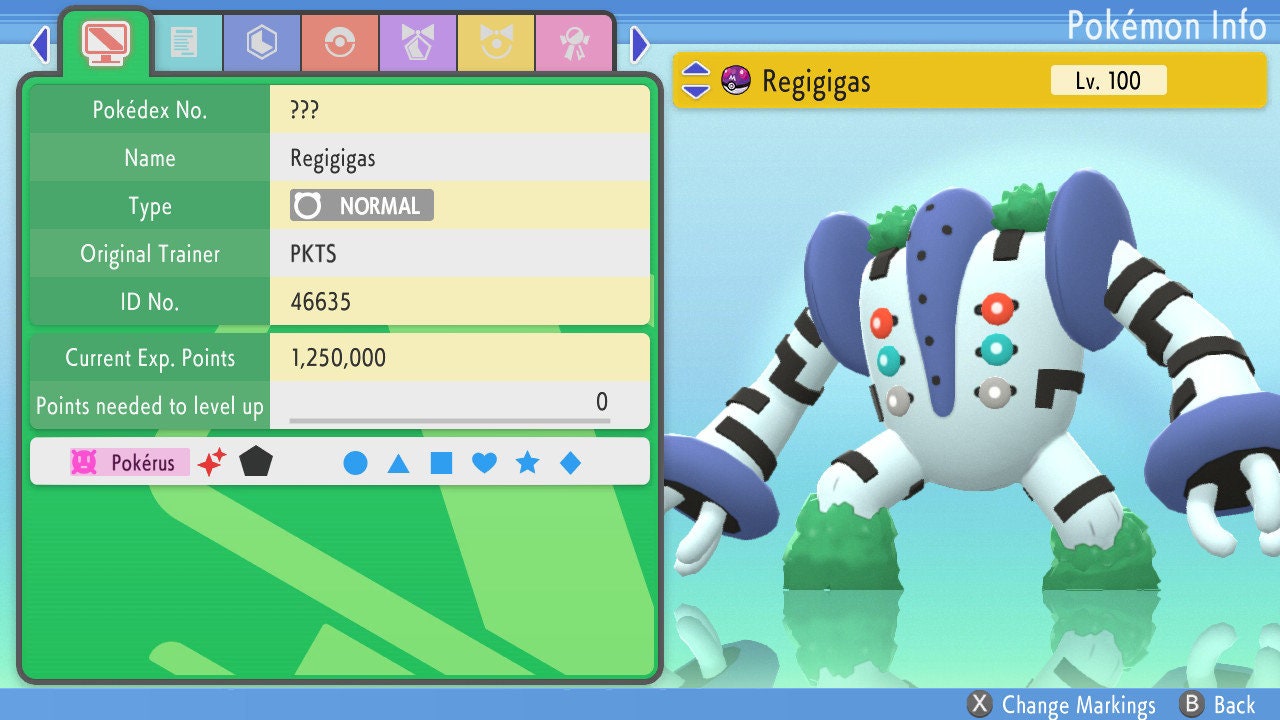Click the left arrow beside the tabs
This screenshot has height=720, width=1280.
click(x=40, y=44)
